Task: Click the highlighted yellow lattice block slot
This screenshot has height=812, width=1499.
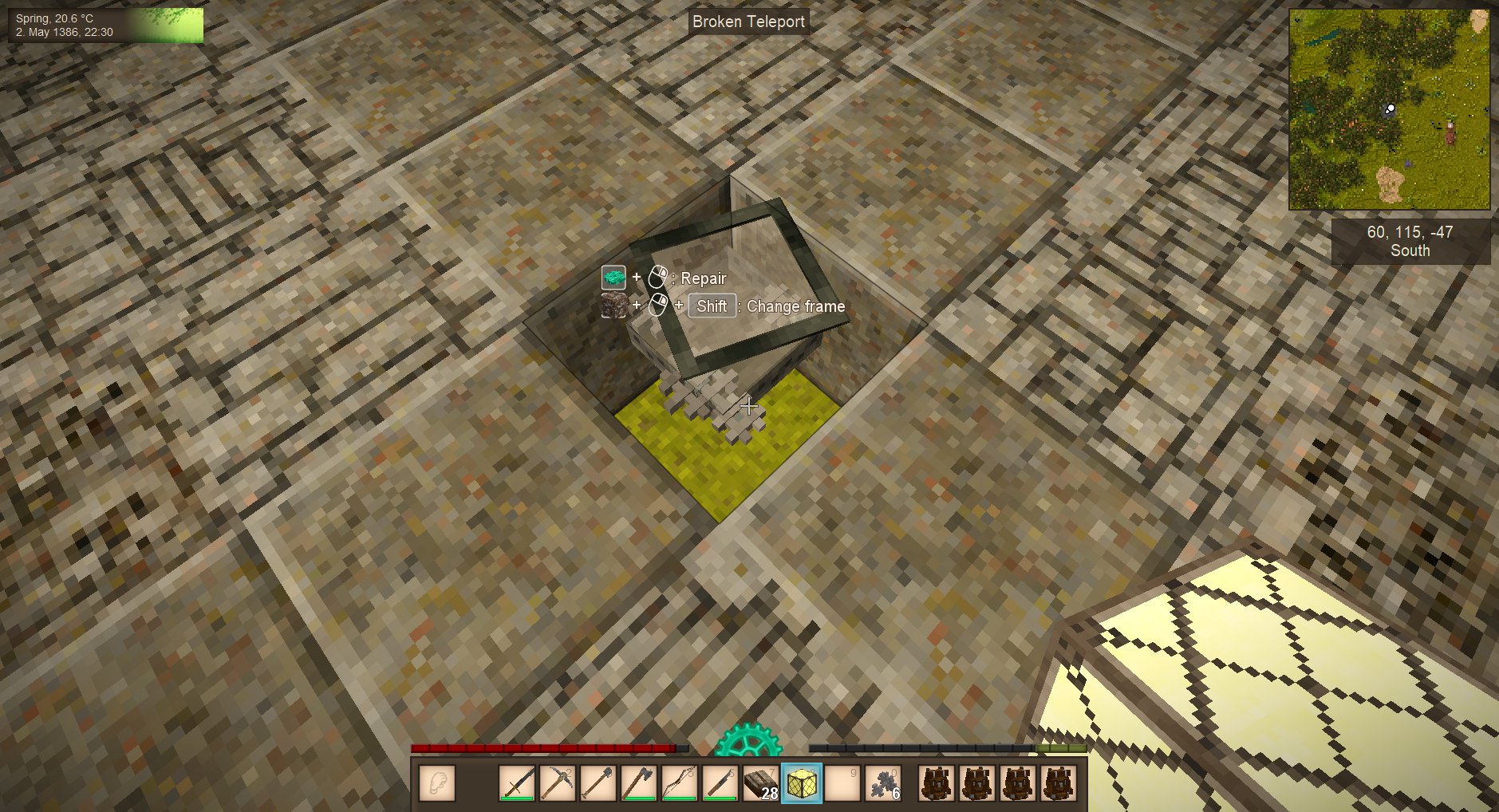Action: click(x=802, y=782)
